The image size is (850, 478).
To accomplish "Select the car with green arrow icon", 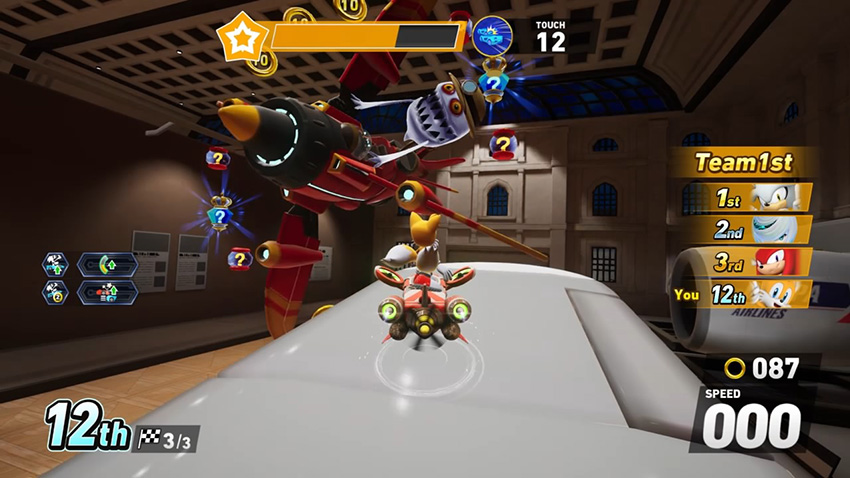I will [x=54, y=265].
